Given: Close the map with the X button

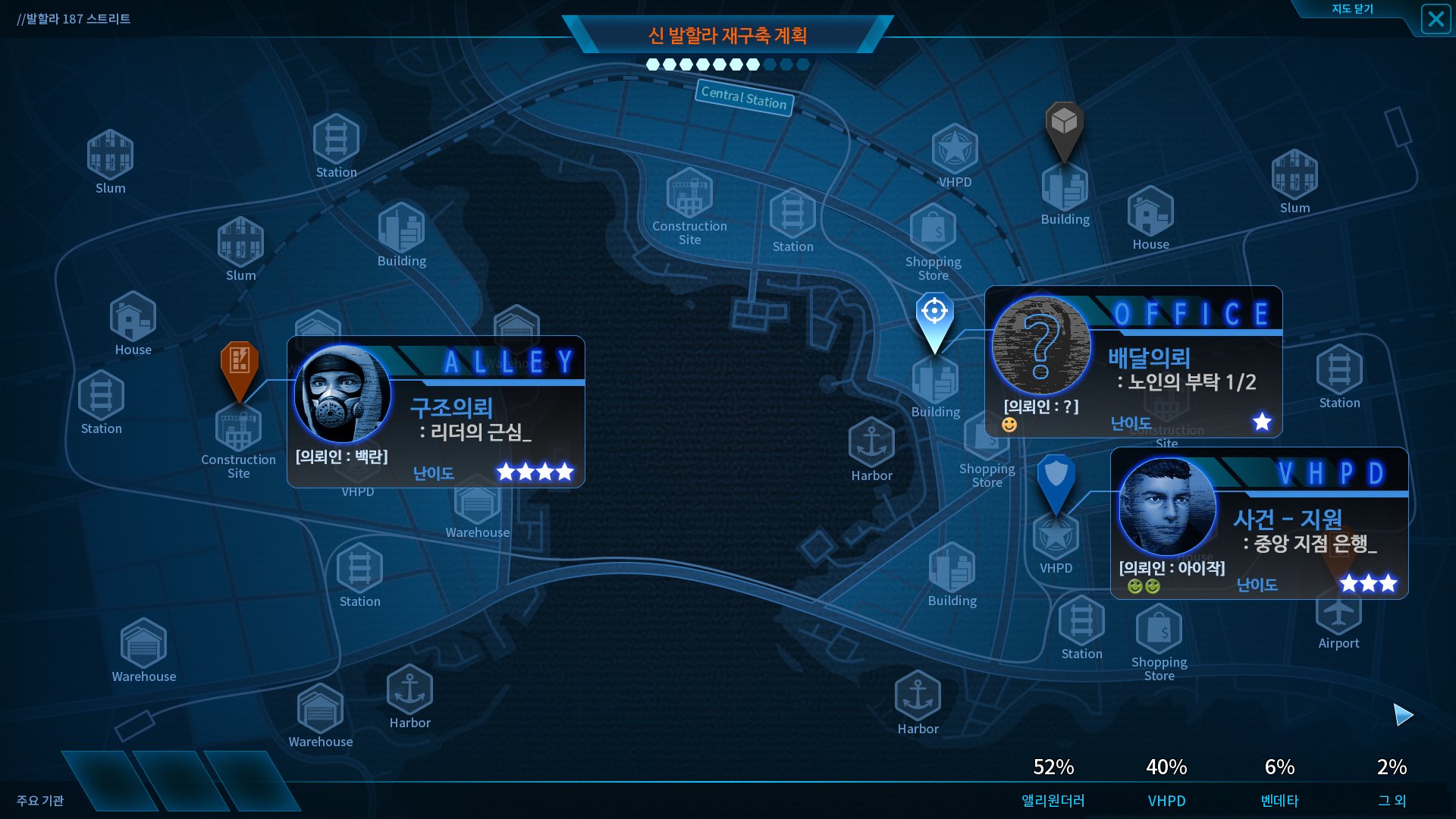Looking at the screenshot, I should [x=1436, y=18].
